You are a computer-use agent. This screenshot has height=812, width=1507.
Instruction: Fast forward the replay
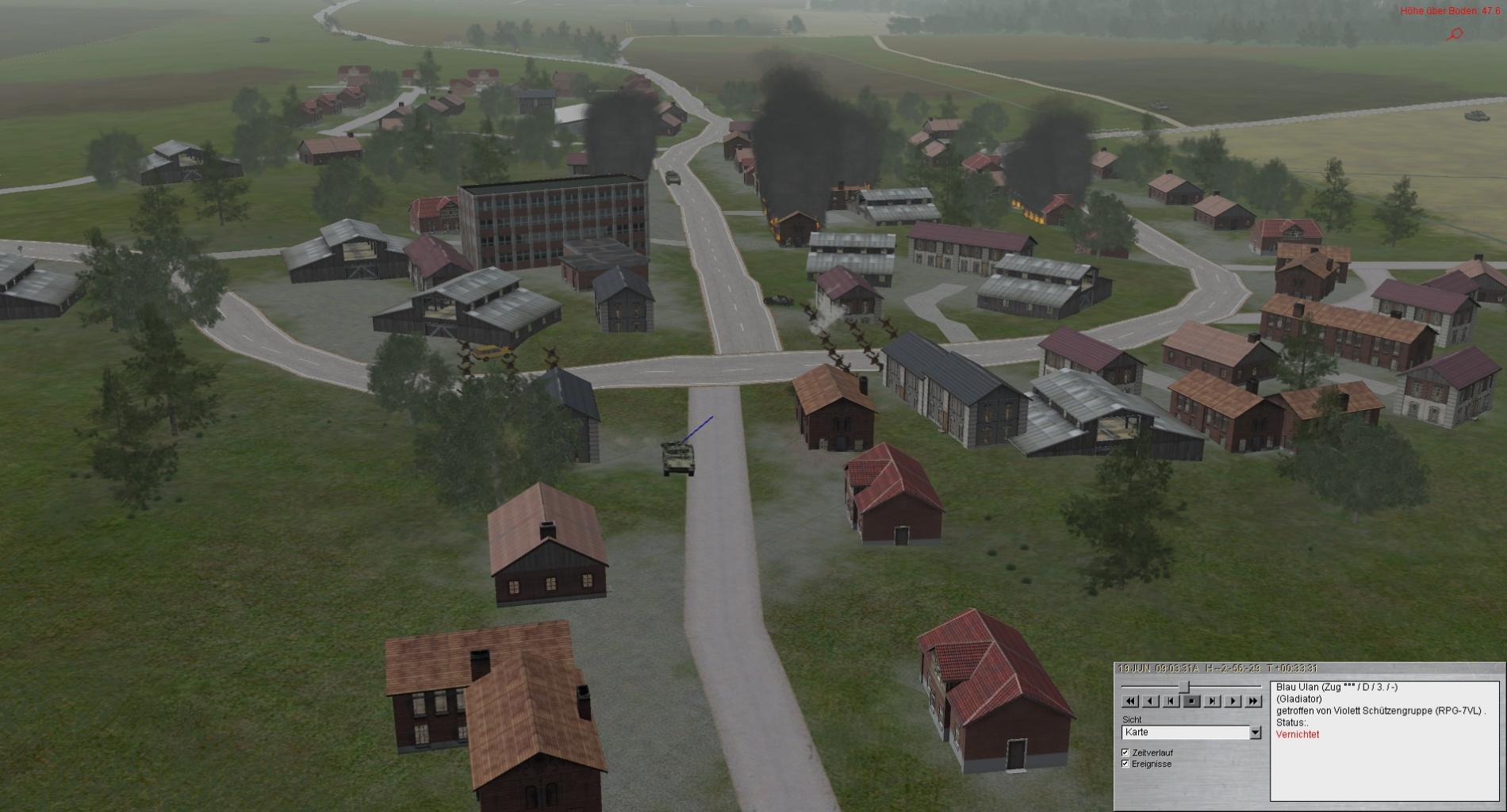click(x=1253, y=701)
